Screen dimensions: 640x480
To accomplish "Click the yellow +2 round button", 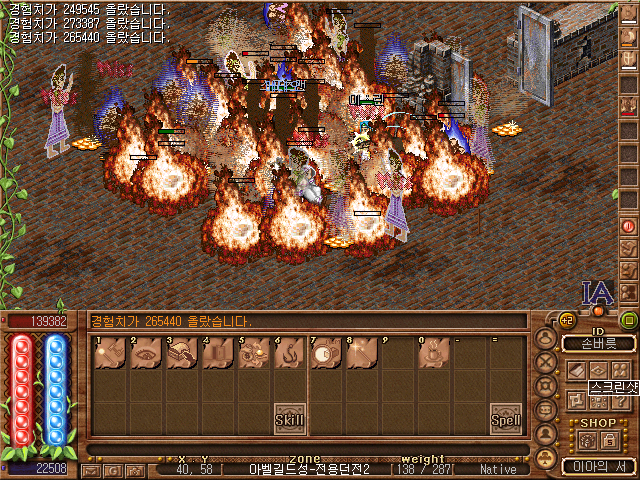I will point(567,321).
